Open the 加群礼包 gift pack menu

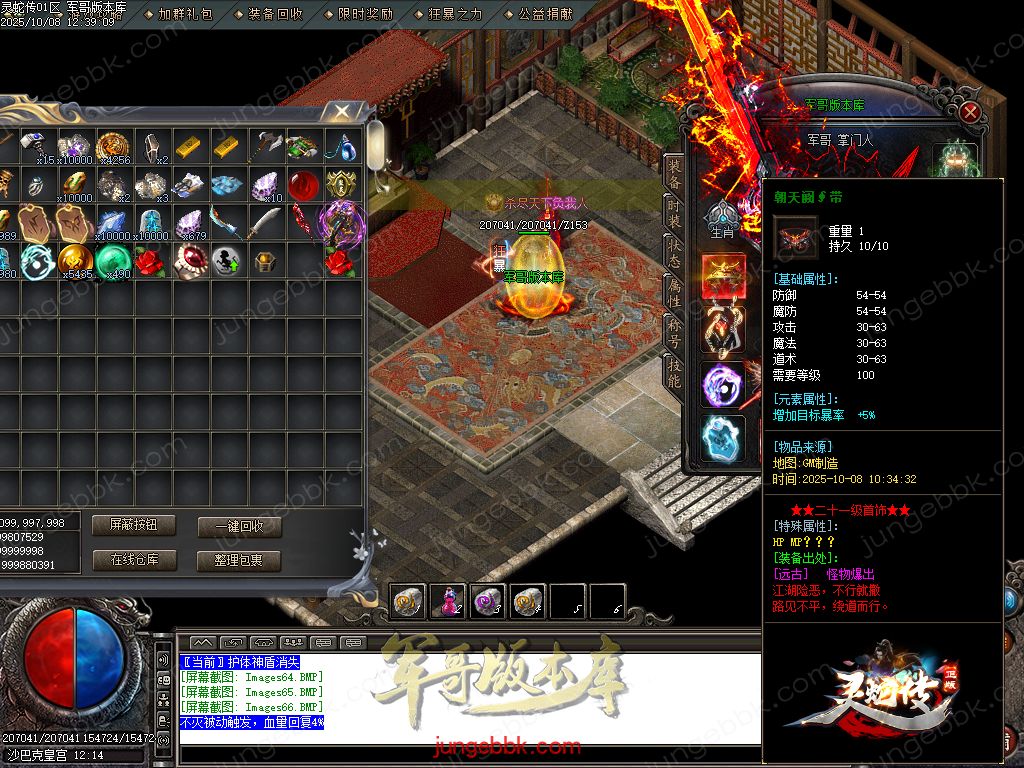point(185,15)
